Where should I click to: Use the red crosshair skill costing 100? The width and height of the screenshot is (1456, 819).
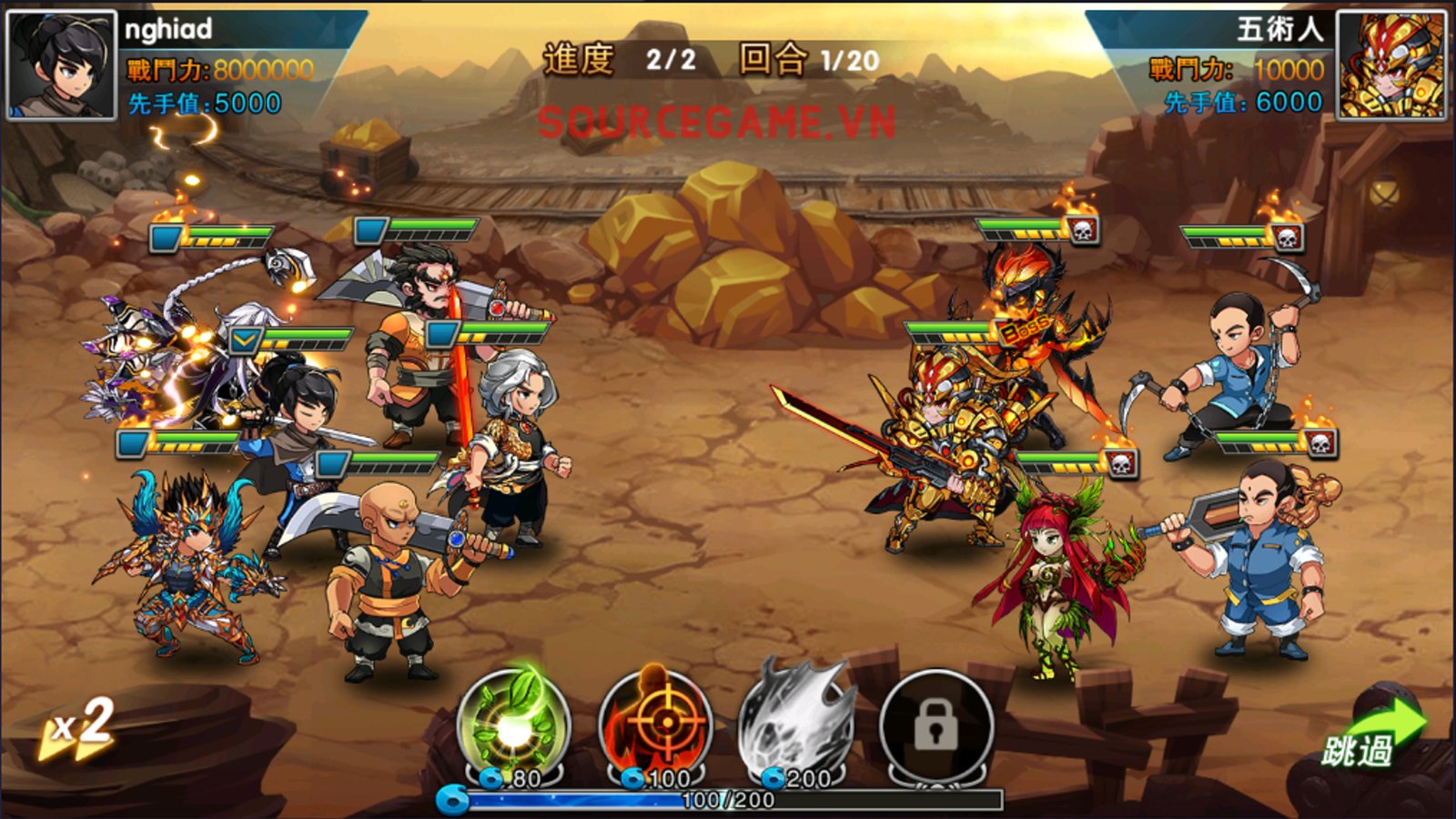coord(657,725)
